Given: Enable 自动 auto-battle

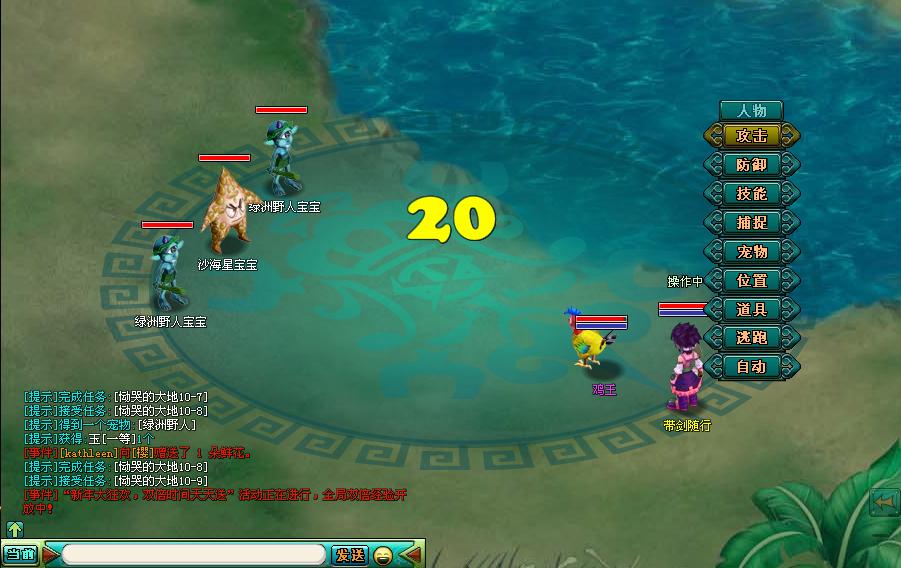Looking at the screenshot, I should (x=752, y=367).
